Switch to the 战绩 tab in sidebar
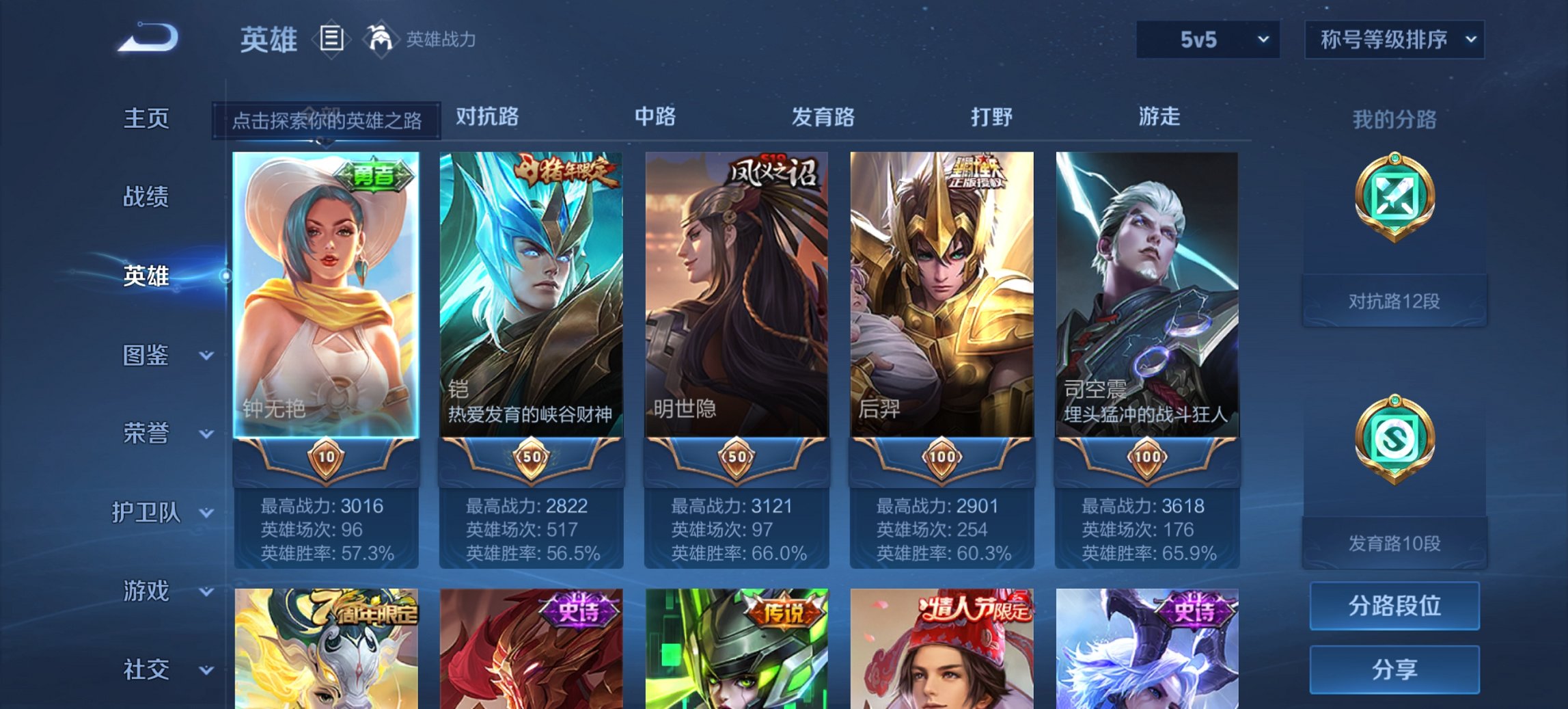 point(146,197)
